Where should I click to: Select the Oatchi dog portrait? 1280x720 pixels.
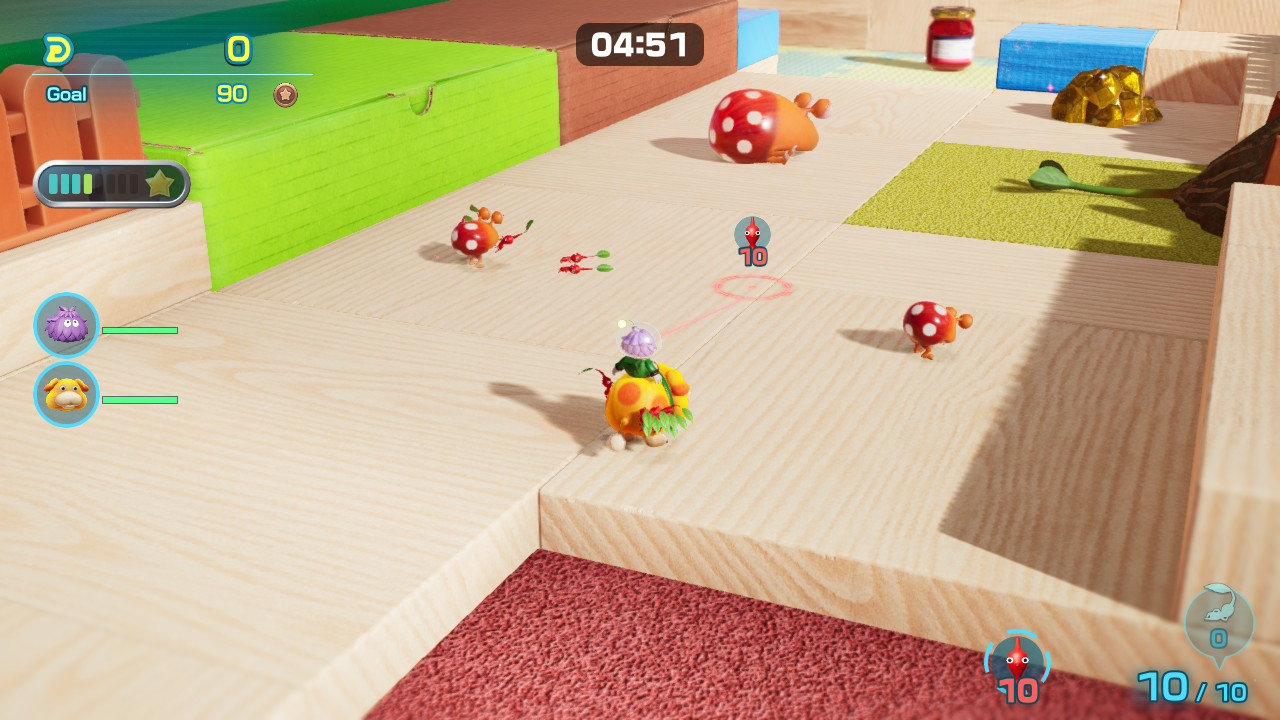point(66,394)
